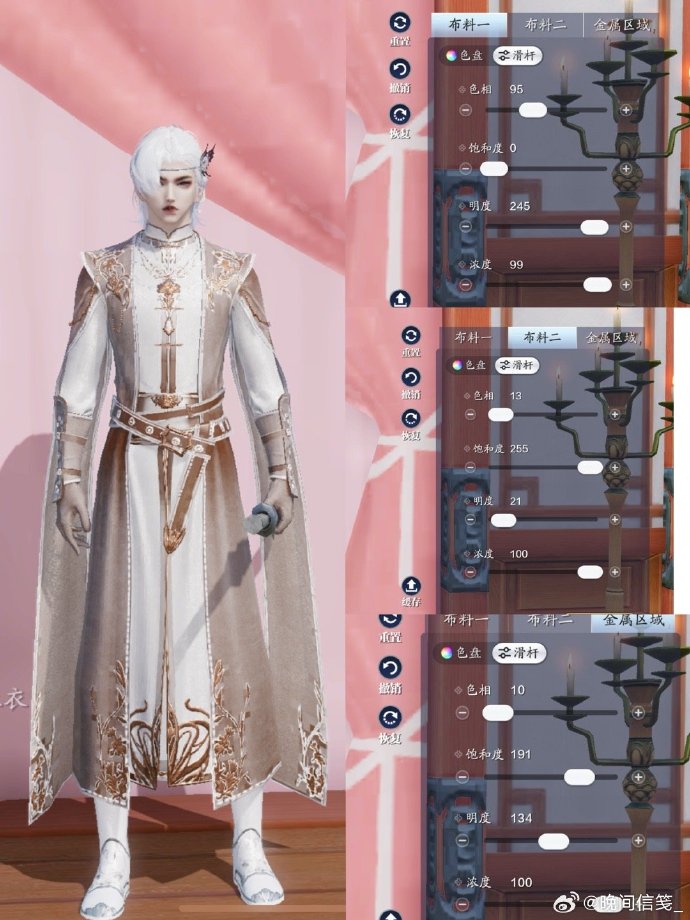Decrease the 饱和度 value showing 255
690x920 pixels.
coord(470,467)
